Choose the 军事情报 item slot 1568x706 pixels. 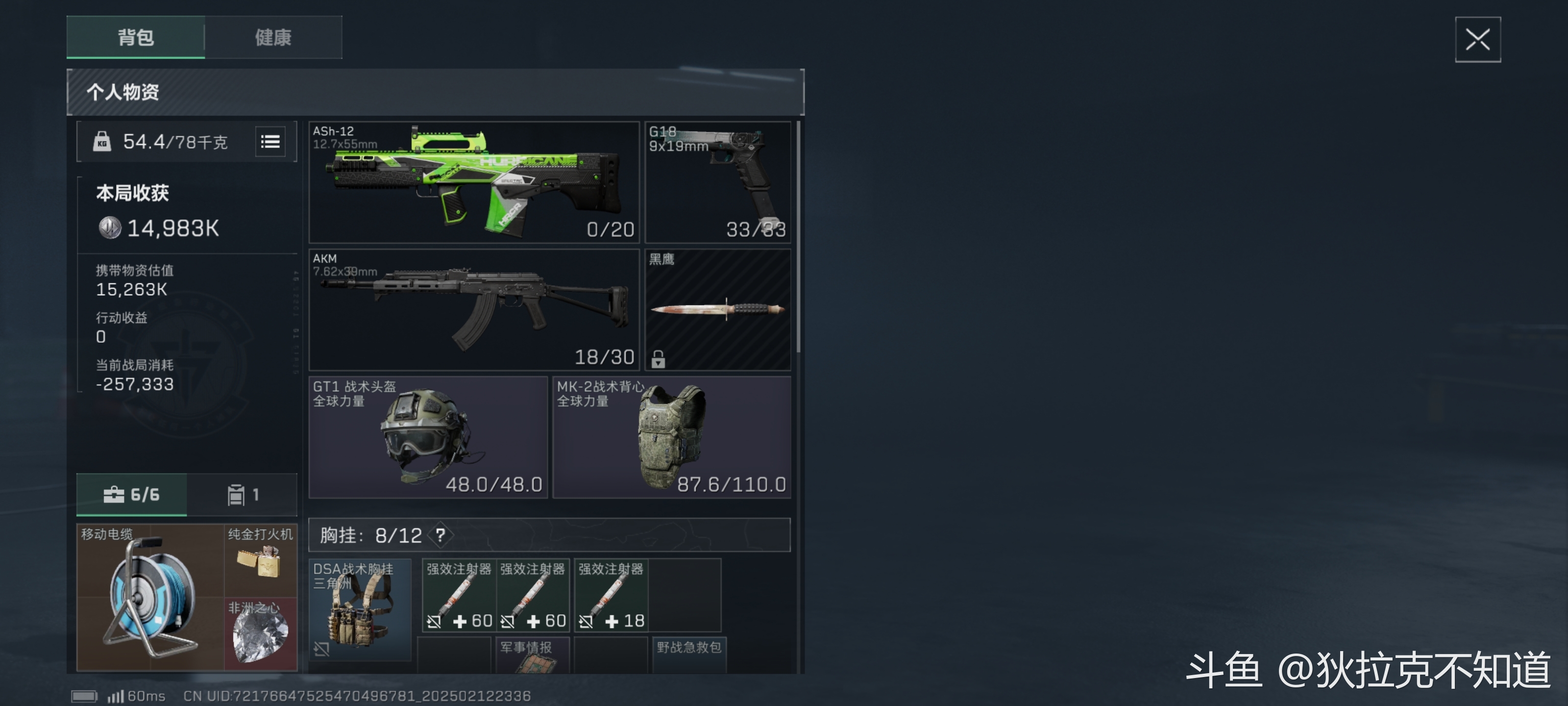point(532,656)
